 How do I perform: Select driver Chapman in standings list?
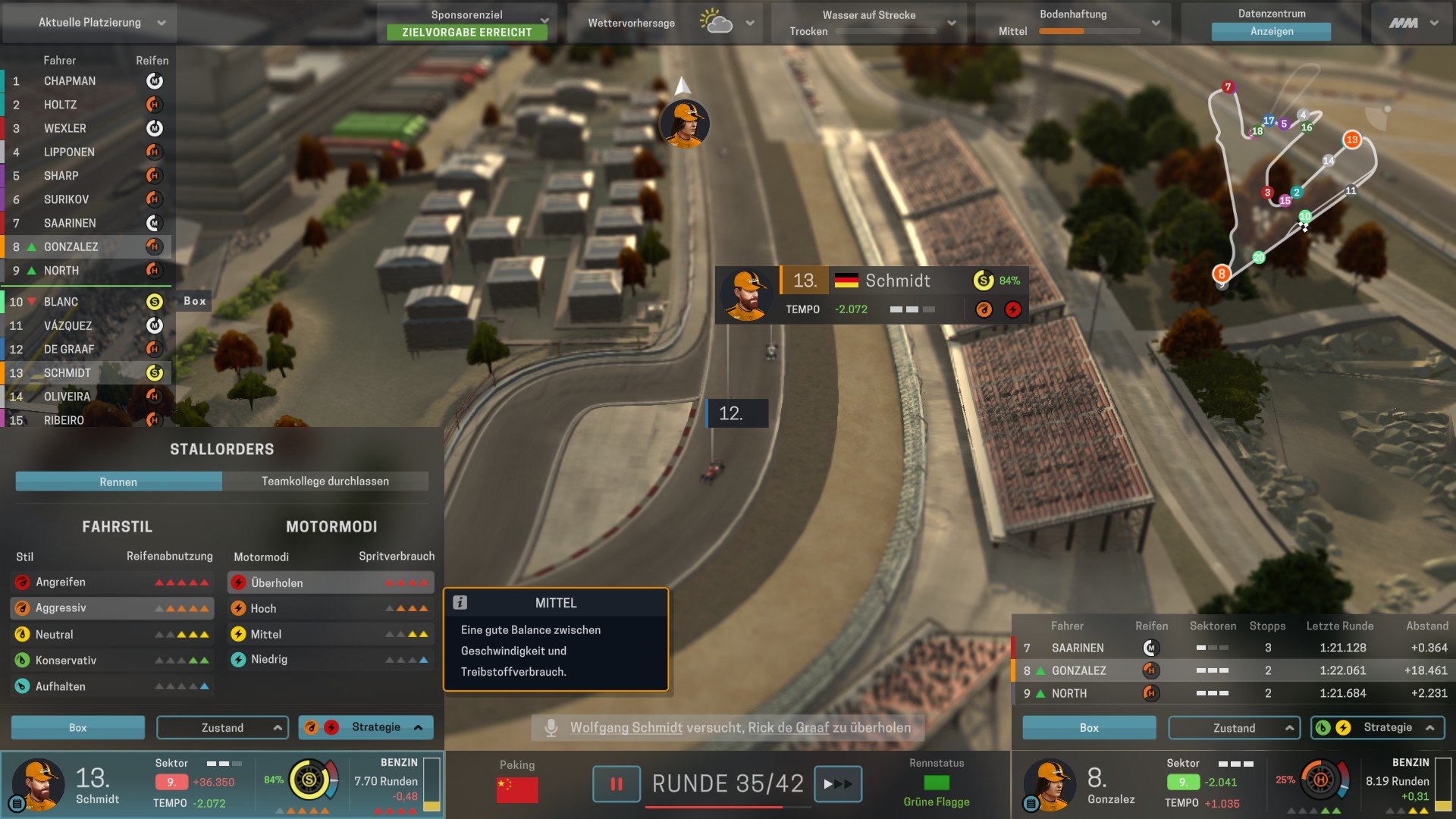click(70, 81)
